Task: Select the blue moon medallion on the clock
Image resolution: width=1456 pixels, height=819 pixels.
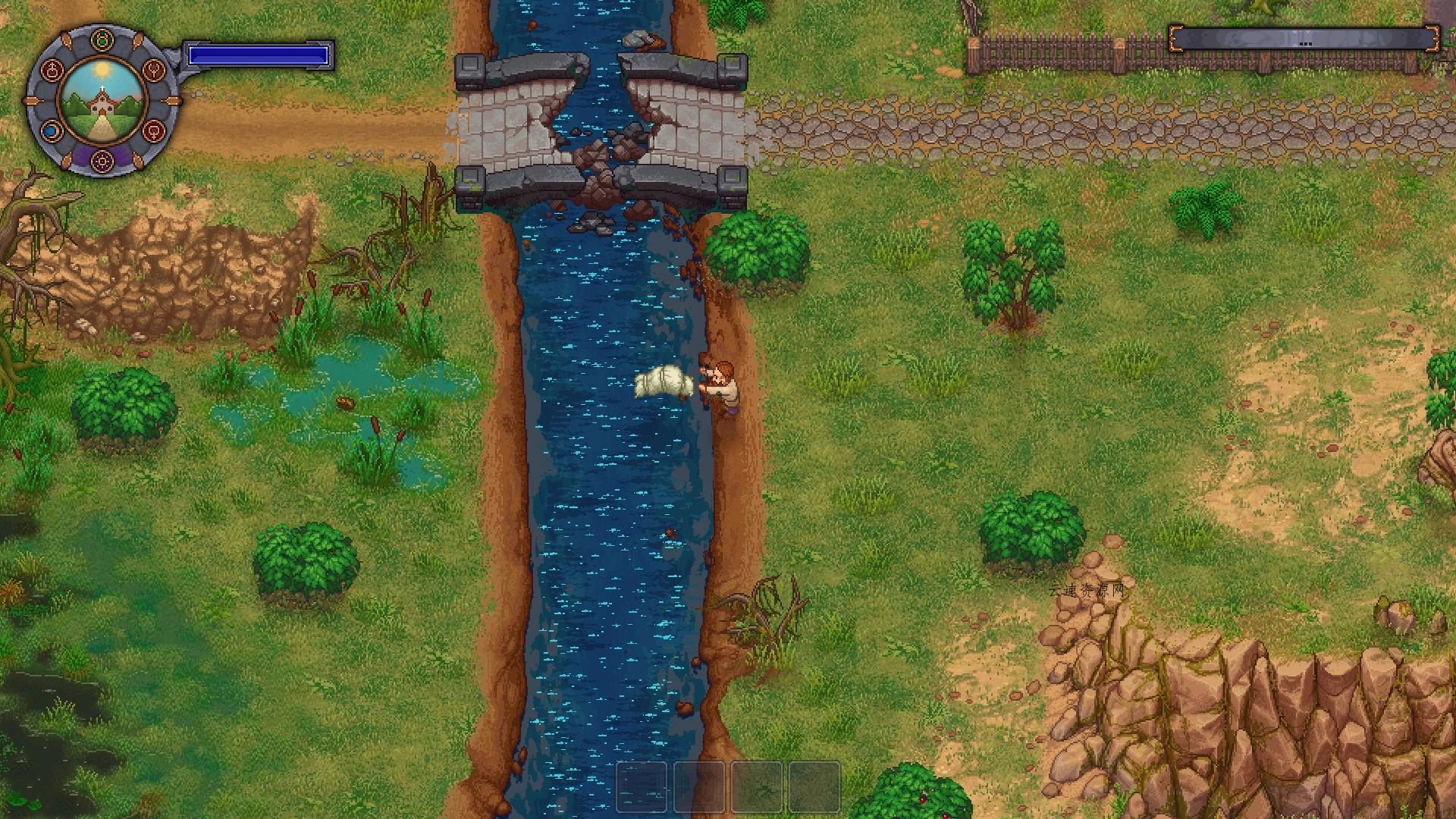Action: 53,131
